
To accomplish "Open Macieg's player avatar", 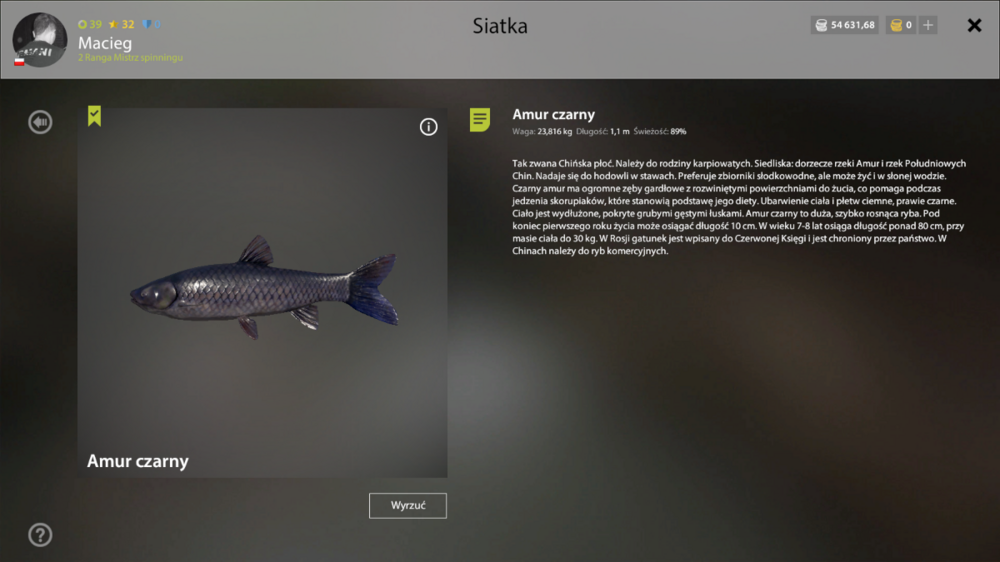I will pyautogui.click(x=40, y=40).
